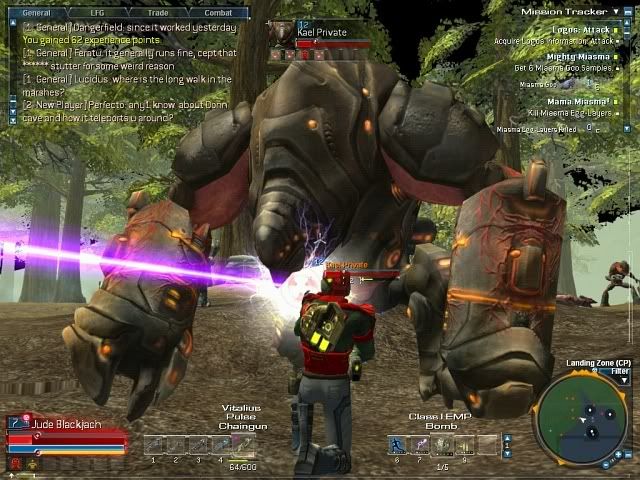Select the Mama Miasma mission
Image resolution: width=640 pixels, height=480 pixels.
coord(578,101)
